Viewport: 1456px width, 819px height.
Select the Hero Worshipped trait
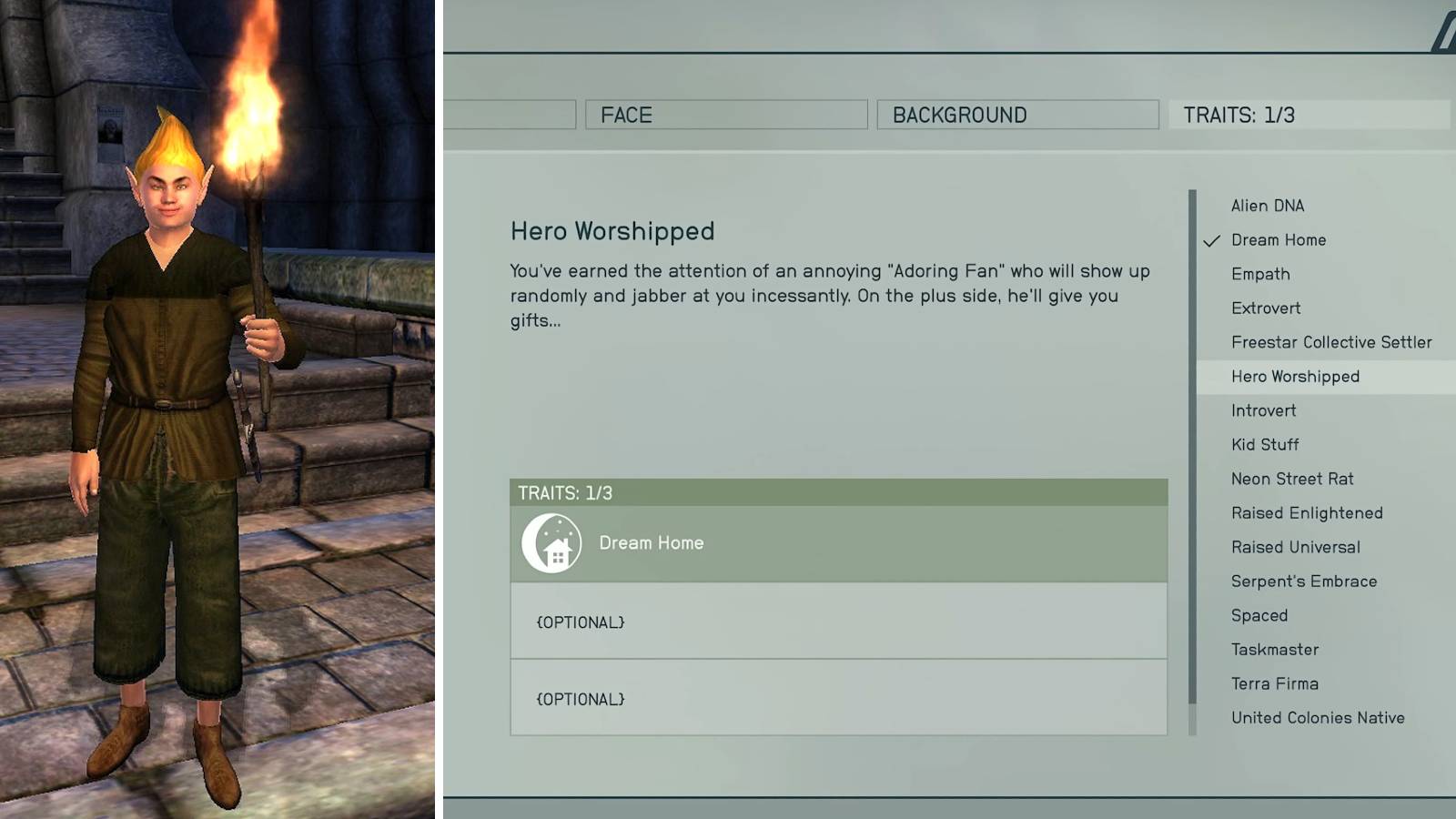pyautogui.click(x=1293, y=376)
